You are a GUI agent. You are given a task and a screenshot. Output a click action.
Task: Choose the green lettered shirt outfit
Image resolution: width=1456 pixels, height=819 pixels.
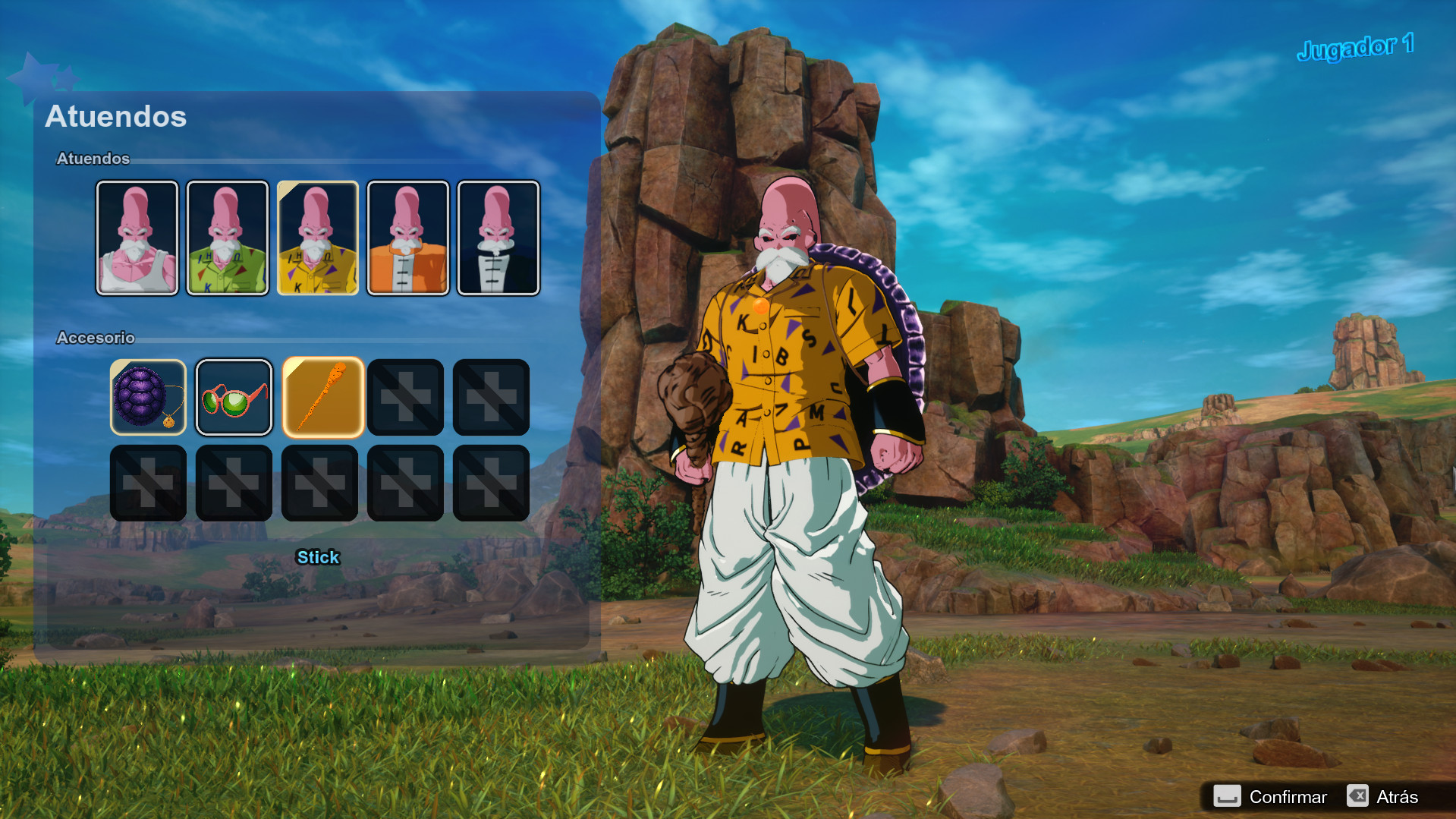tap(228, 237)
